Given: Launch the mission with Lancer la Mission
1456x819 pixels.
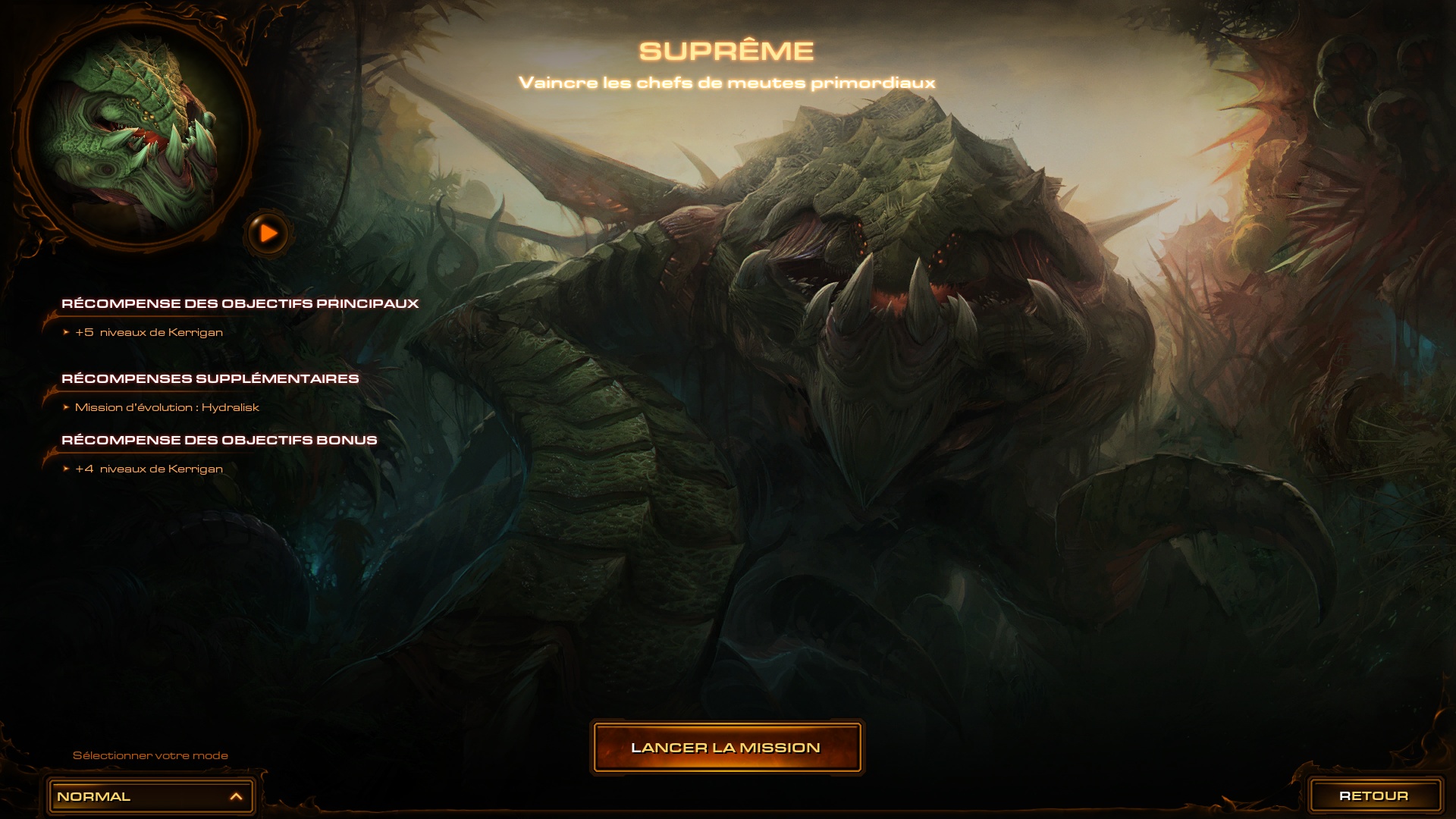Looking at the screenshot, I should point(726,748).
